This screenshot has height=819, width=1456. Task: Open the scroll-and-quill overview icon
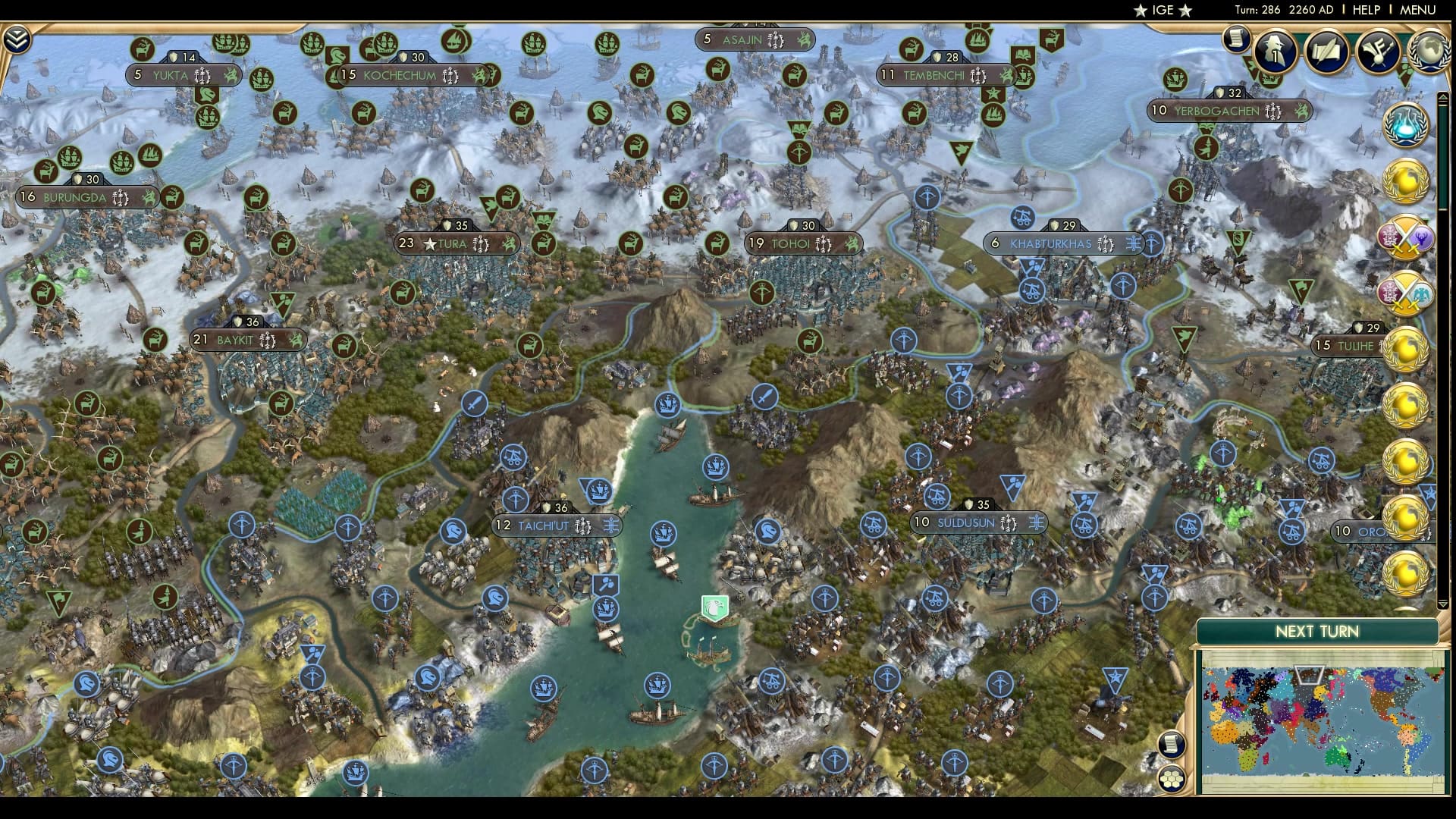point(1329,52)
